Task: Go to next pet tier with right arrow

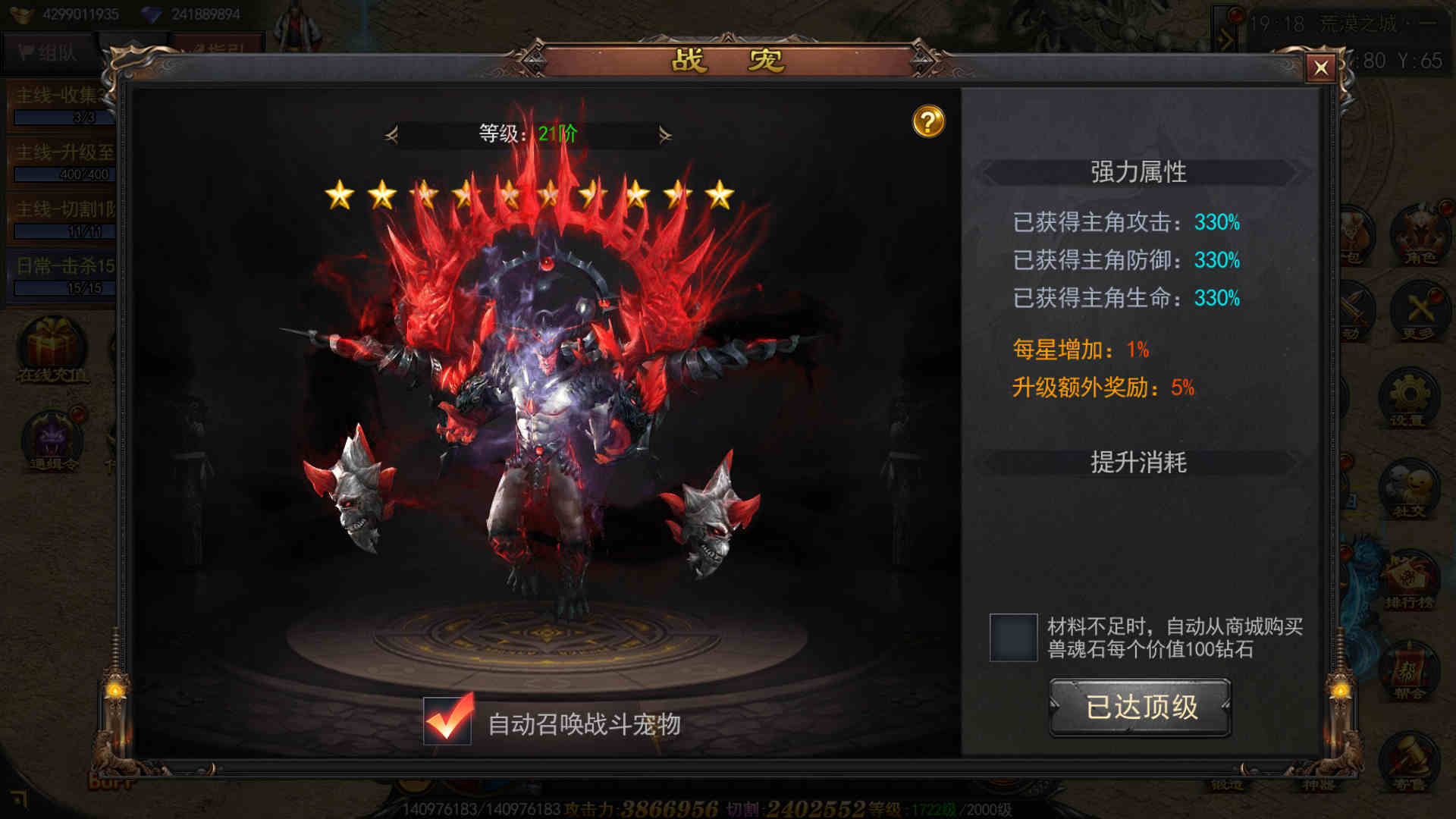Action: pyautogui.click(x=665, y=135)
